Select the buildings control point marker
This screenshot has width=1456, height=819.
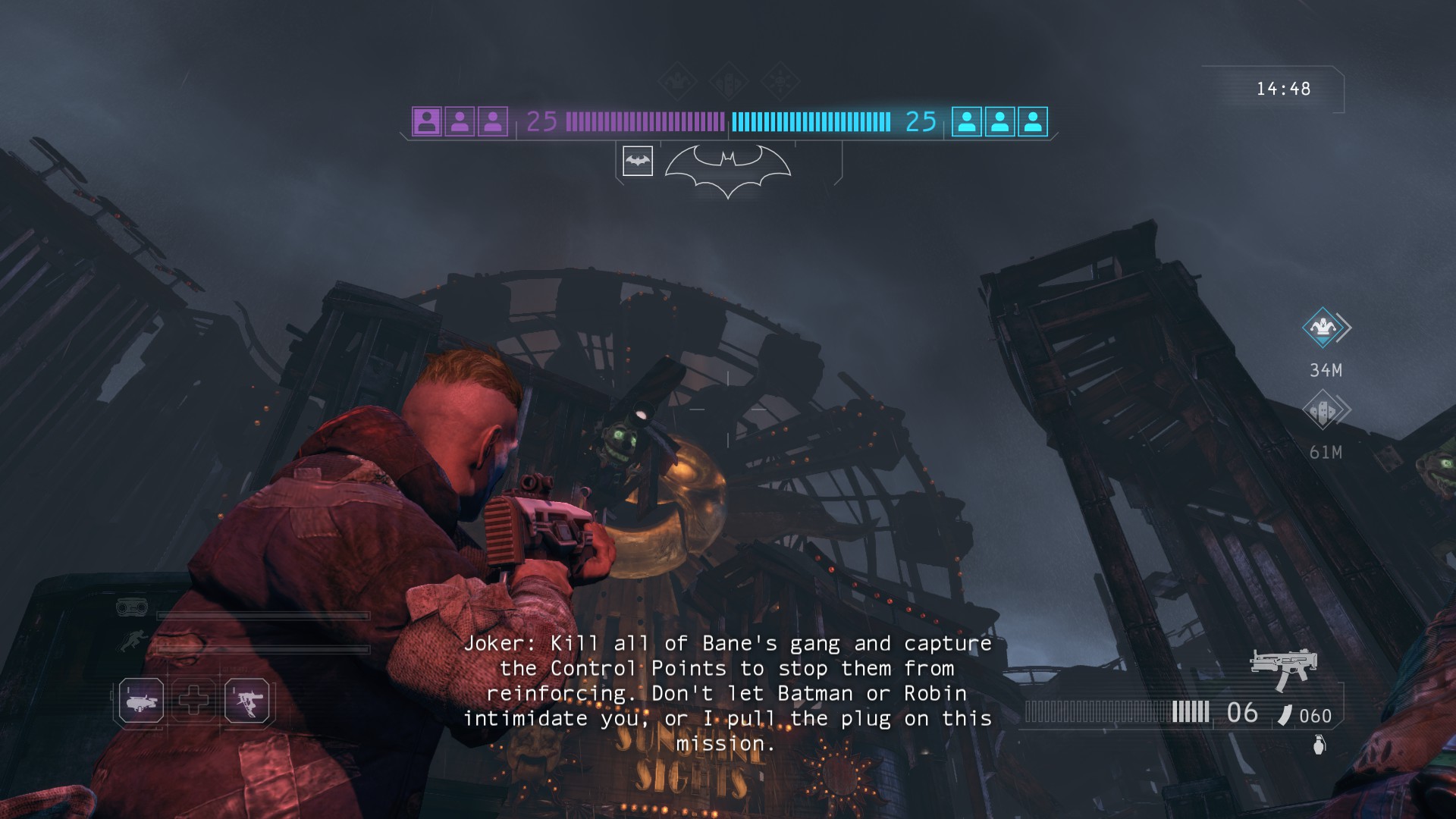(1323, 410)
